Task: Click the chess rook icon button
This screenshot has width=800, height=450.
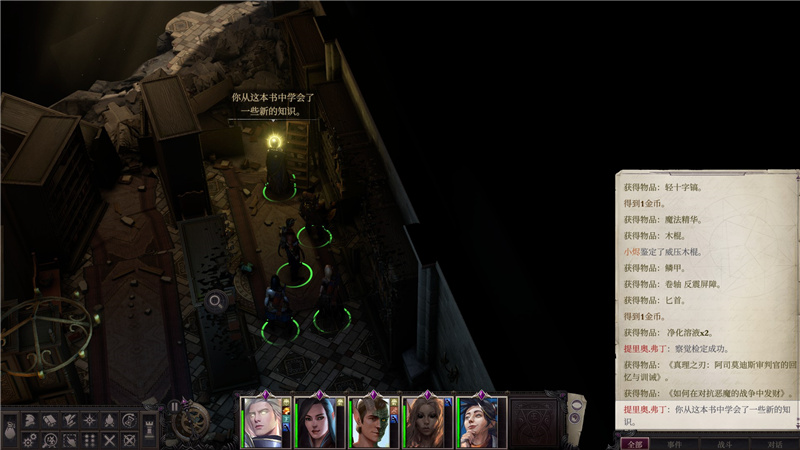Action: click(150, 427)
